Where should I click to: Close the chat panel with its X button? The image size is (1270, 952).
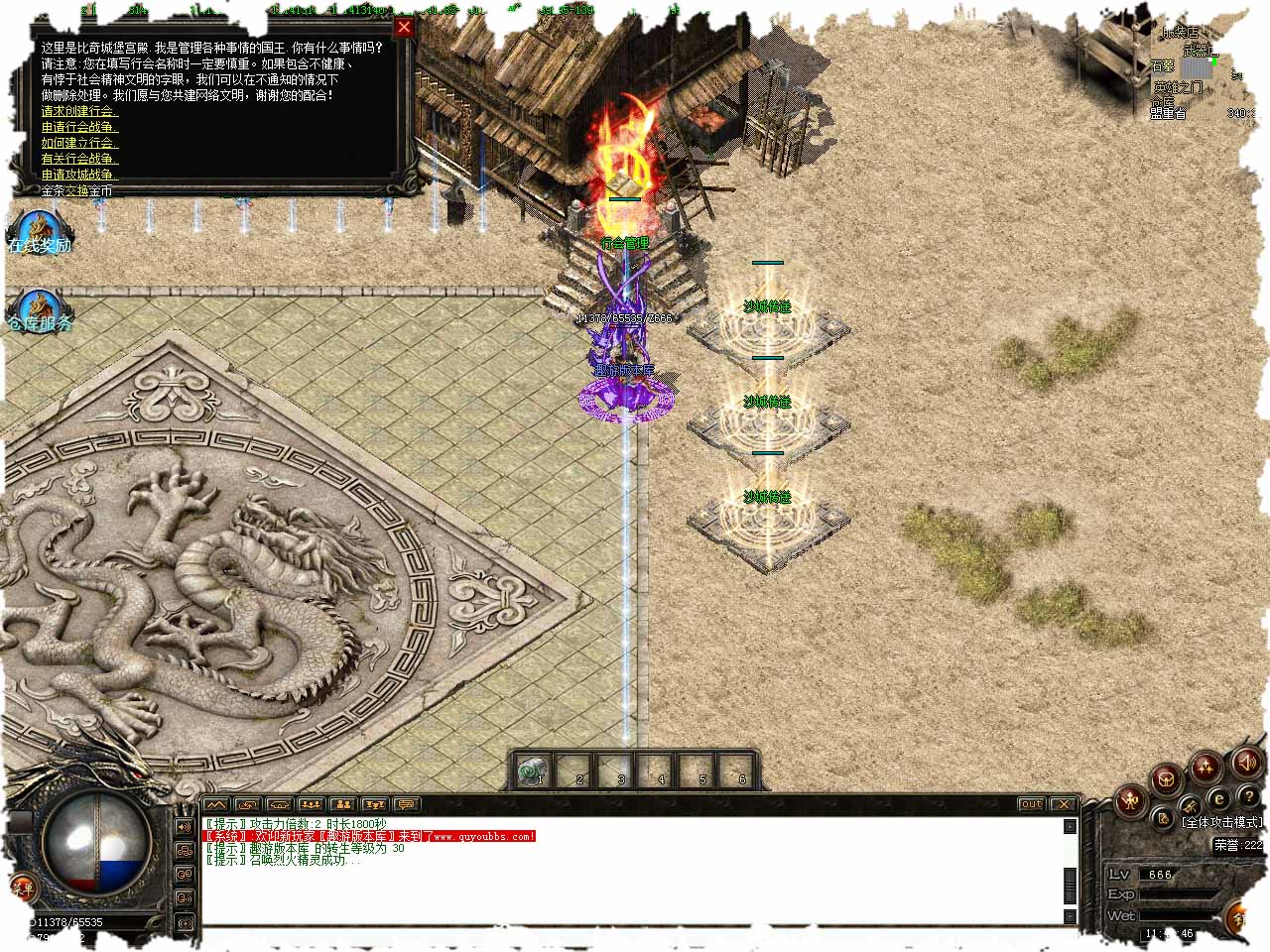point(1064,804)
